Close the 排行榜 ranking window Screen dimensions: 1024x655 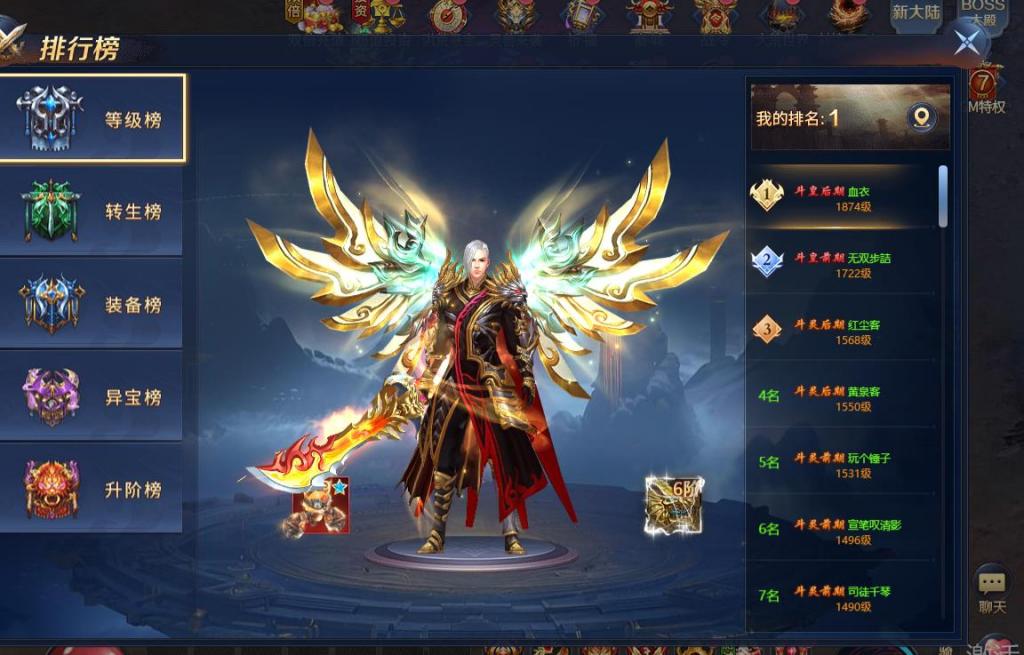tap(967, 41)
